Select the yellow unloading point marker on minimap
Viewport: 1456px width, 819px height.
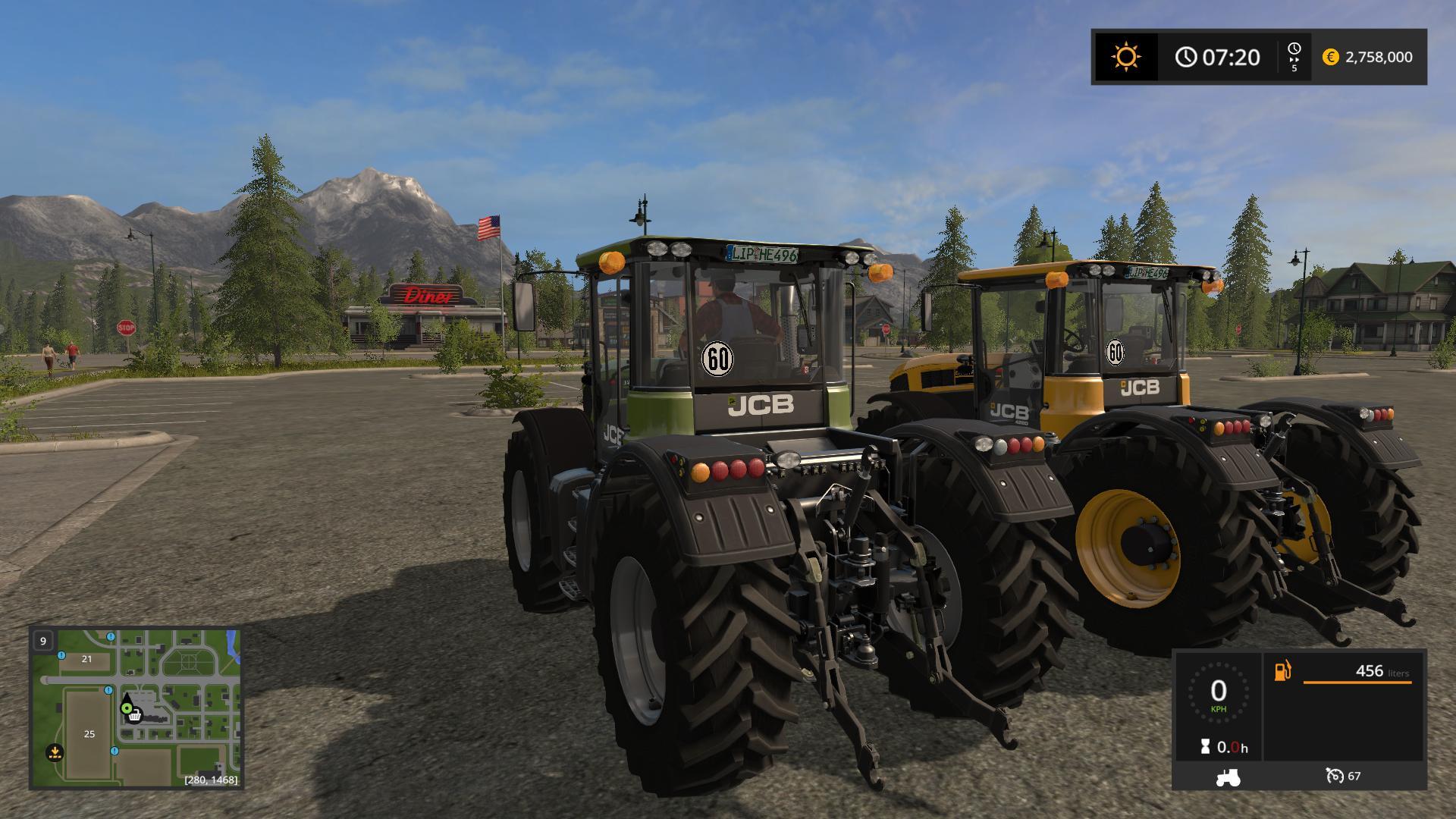54,752
